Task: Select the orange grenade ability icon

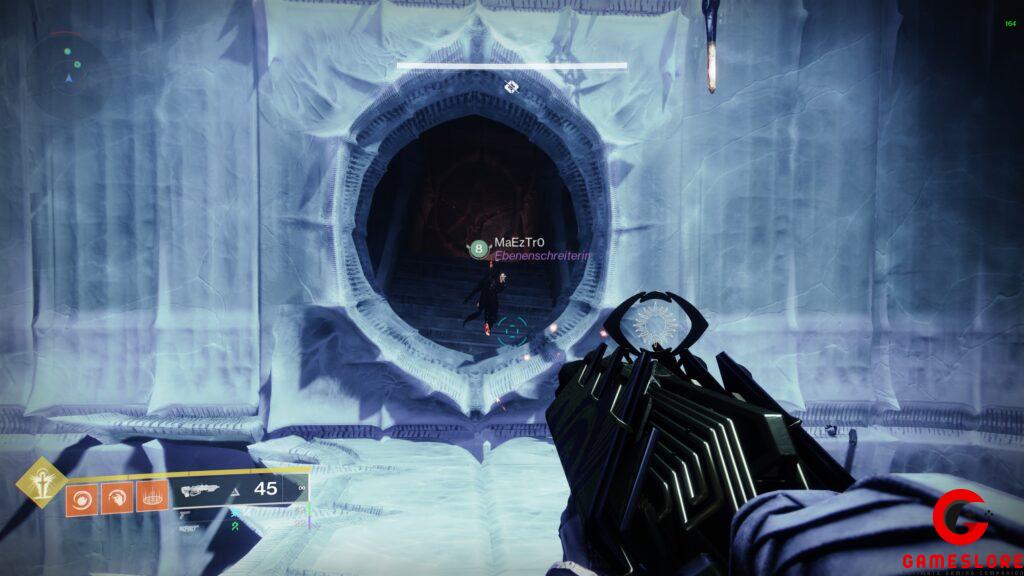Action: (x=82, y=497)
